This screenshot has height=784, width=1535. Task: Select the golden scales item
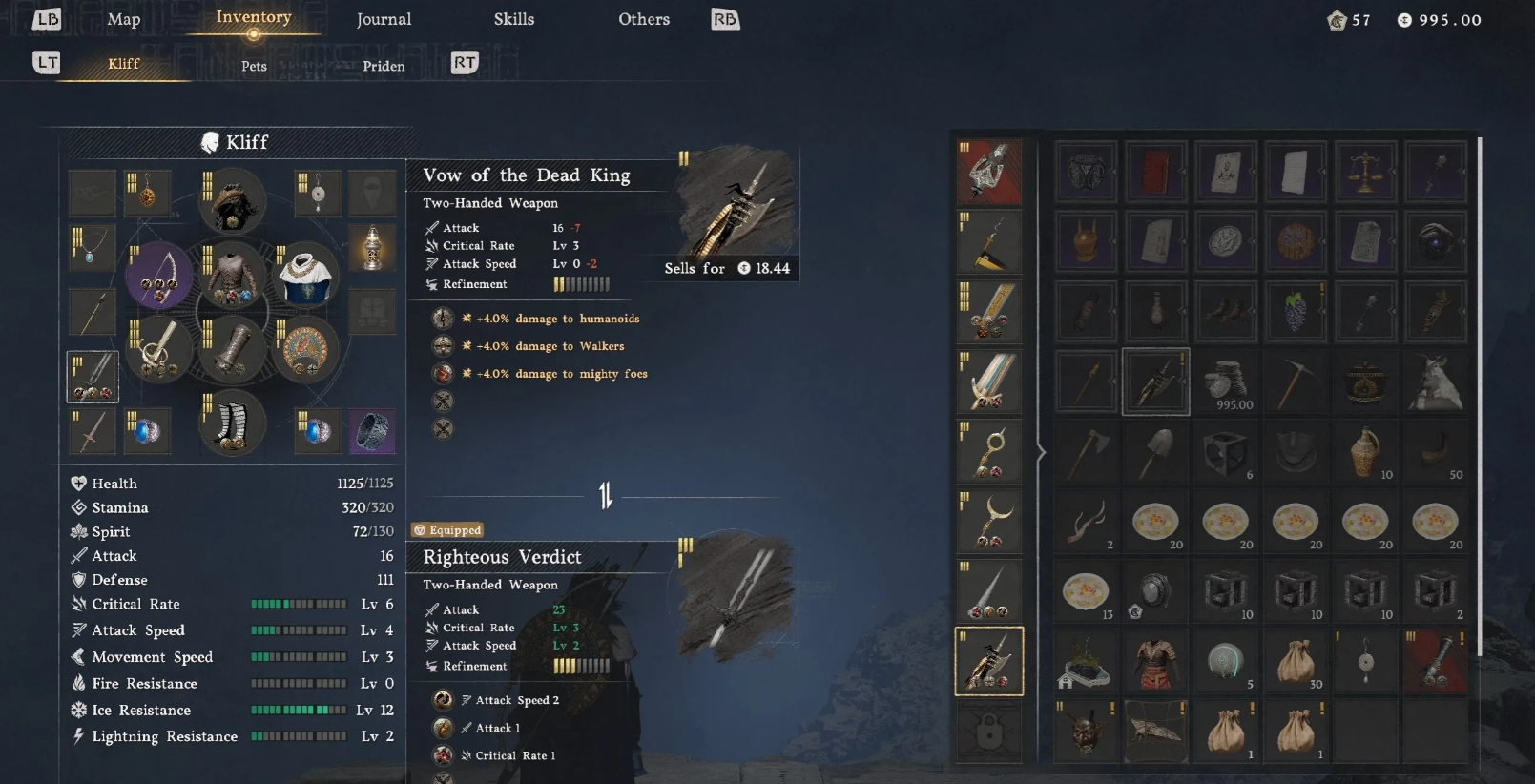click(x=1365, y=172)
